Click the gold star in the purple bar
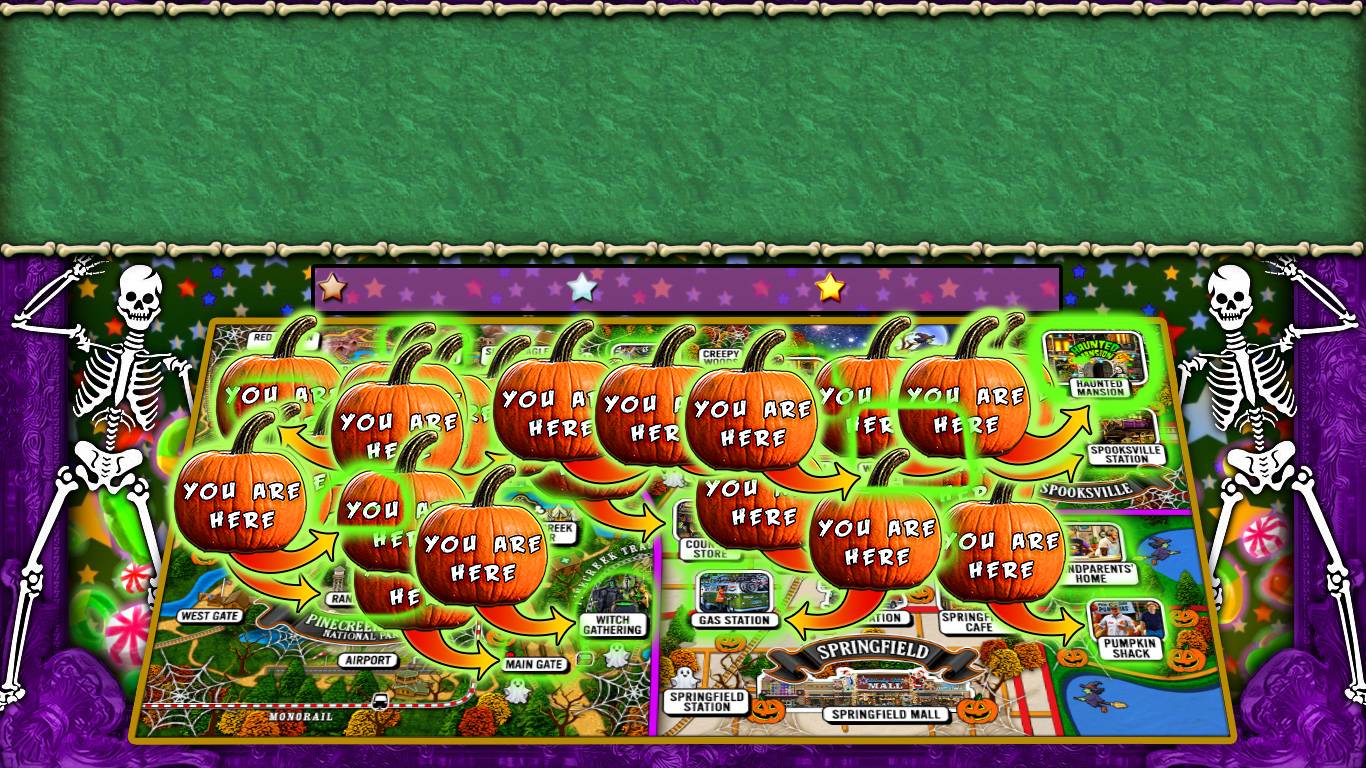This screenshot has height=768, width=1366. (x=830, y=288)
